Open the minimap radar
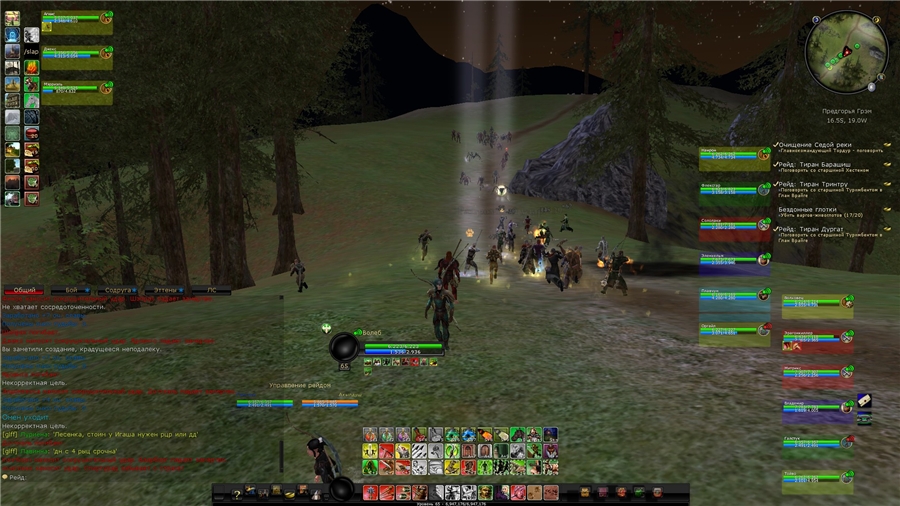This screenshot has height=506, width=900. [846, 52]
